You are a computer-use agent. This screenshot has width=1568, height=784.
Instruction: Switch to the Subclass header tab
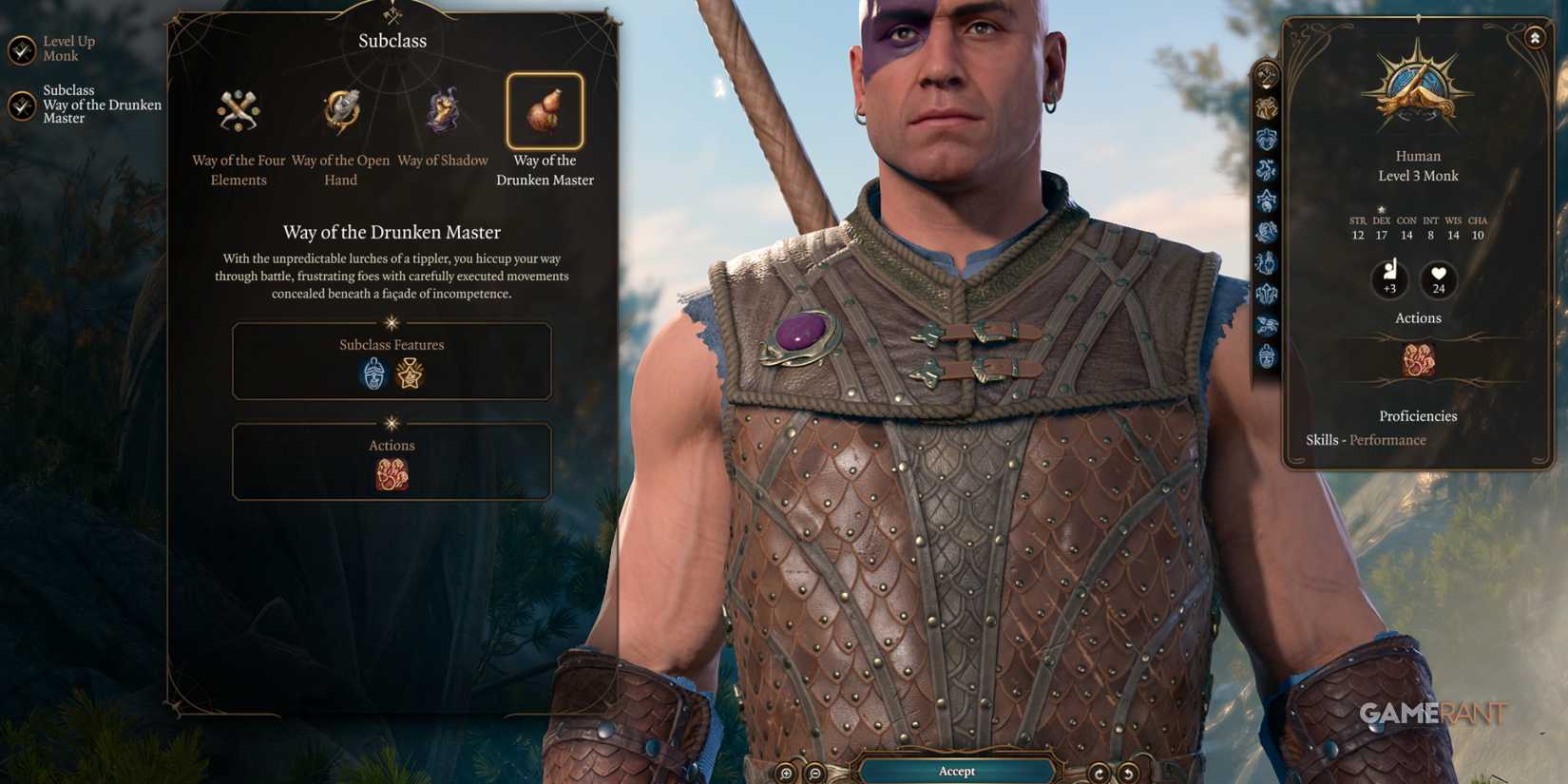pyautogui.click(x=392, y=41)
